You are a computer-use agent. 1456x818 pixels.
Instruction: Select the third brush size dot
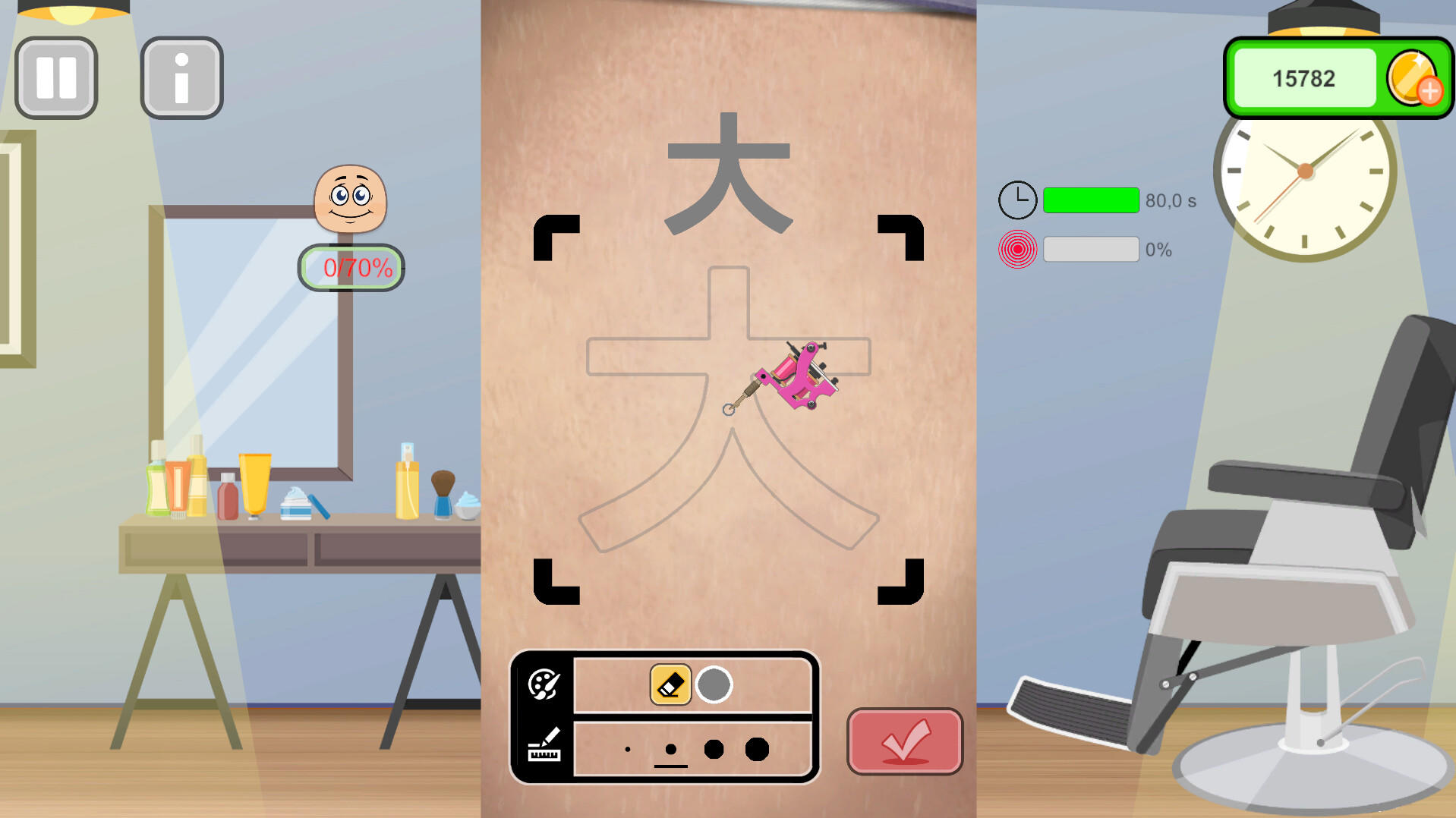(712, 748)
